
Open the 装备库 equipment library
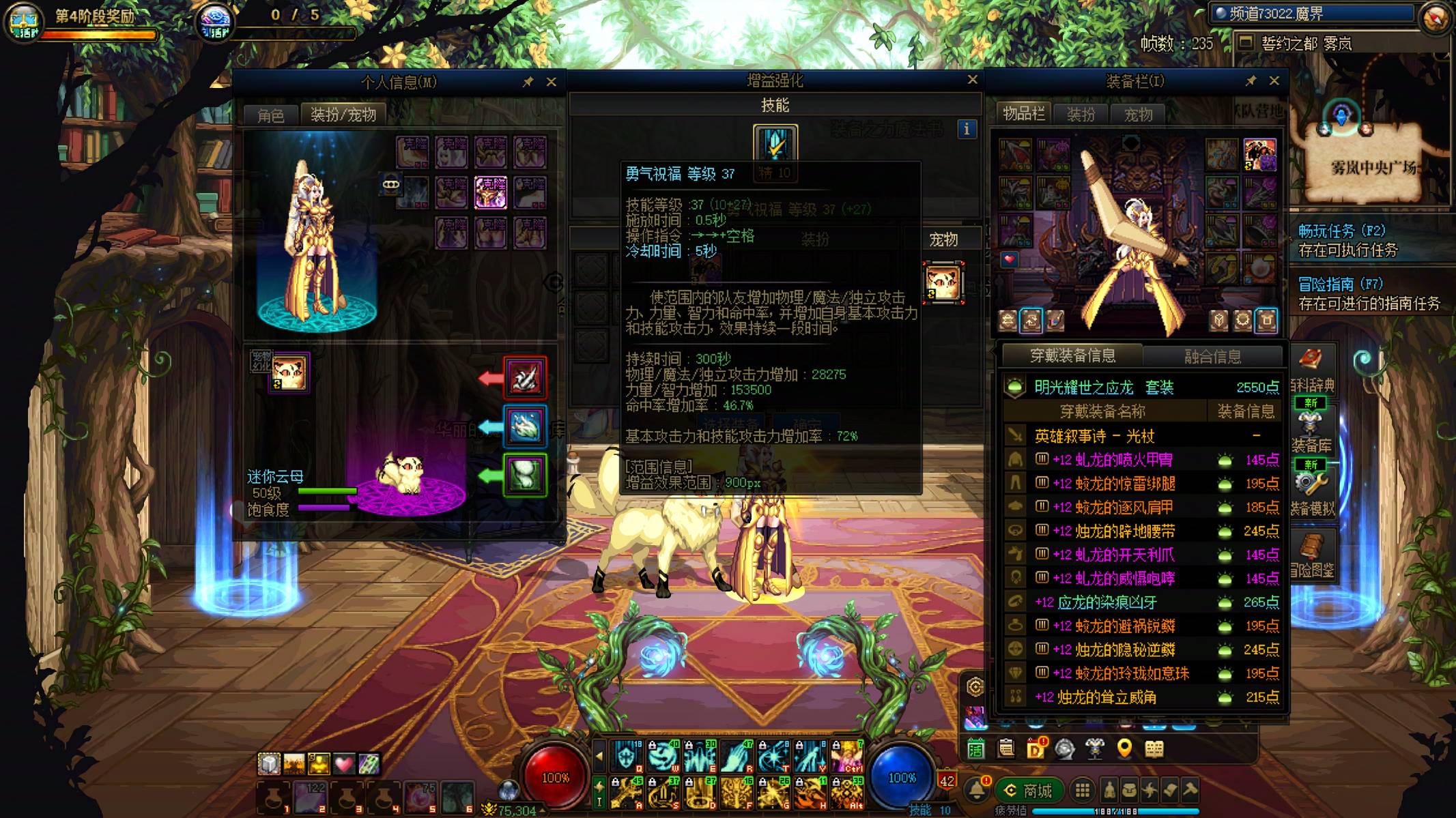(x=1311, y=431)
